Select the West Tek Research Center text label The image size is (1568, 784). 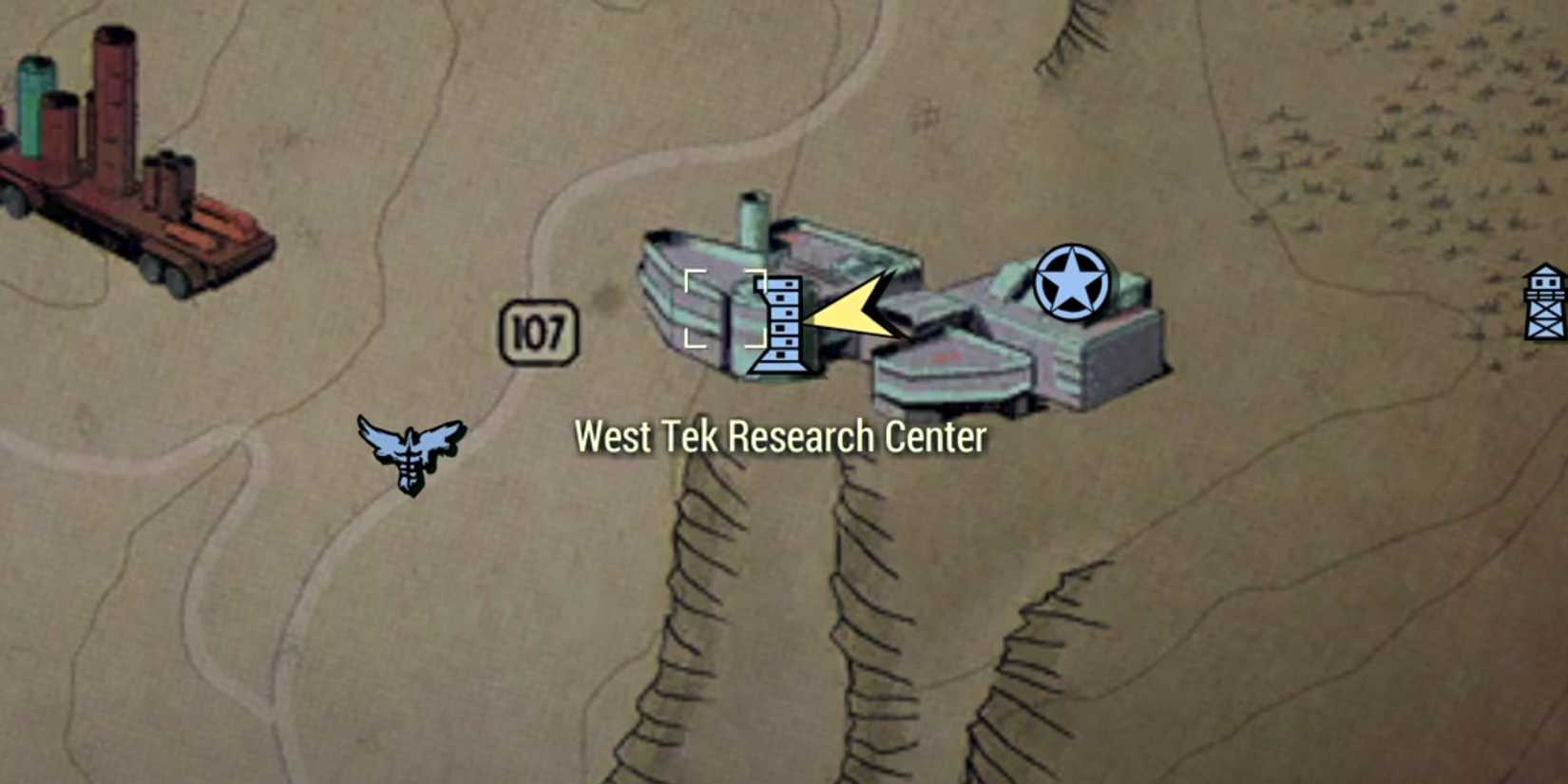[781, 436]
